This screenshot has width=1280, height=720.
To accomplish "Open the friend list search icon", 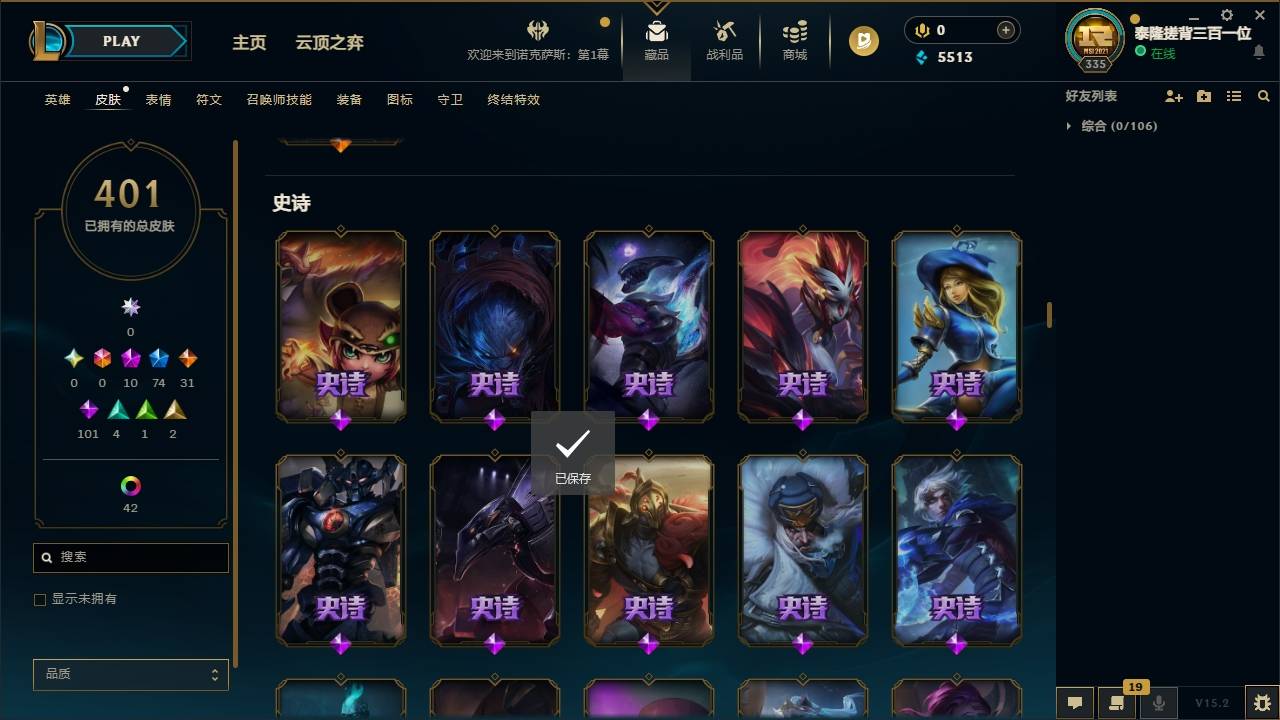I will (x=1264, y=95).
